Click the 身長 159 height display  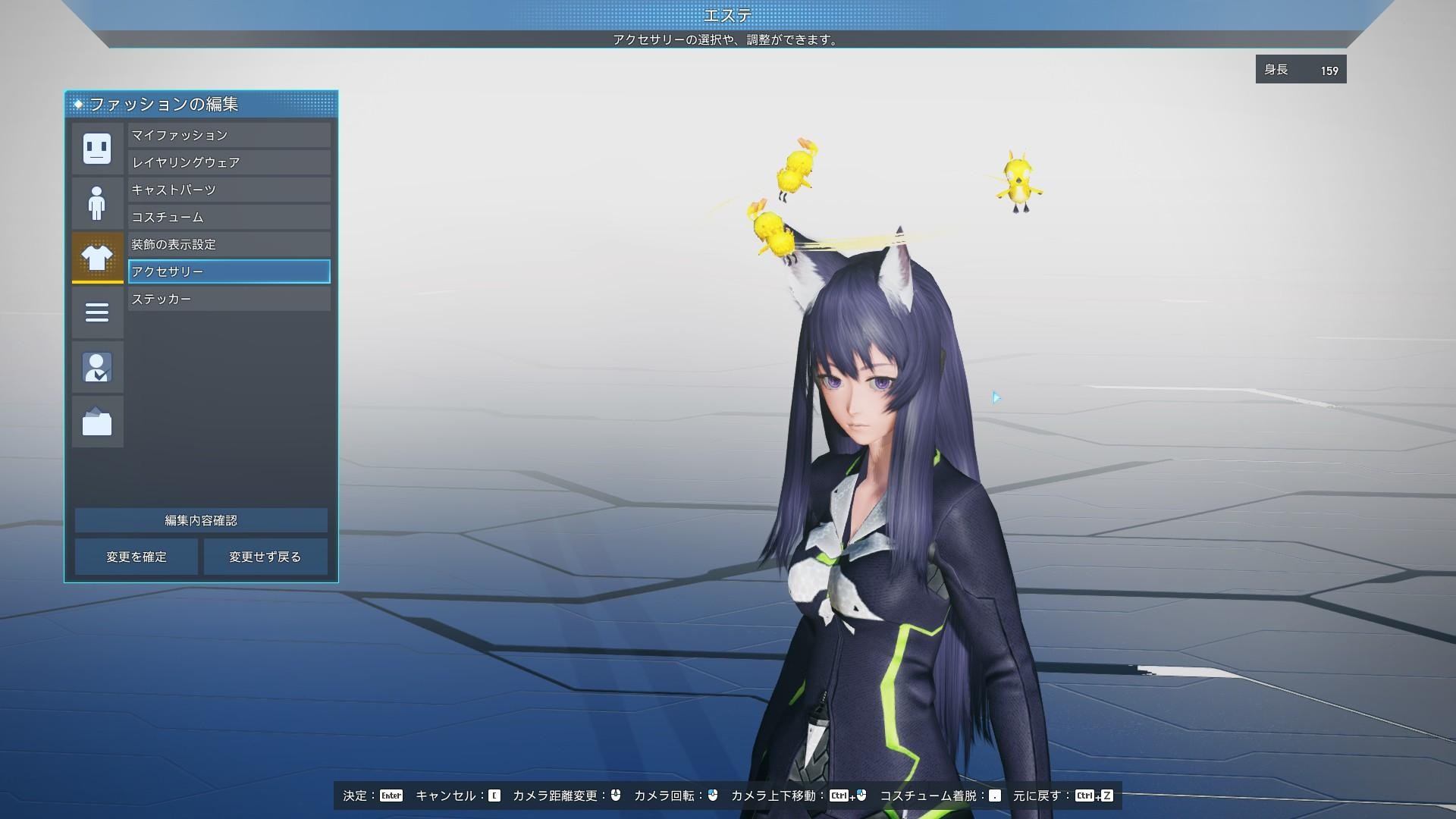[1300, 69]
